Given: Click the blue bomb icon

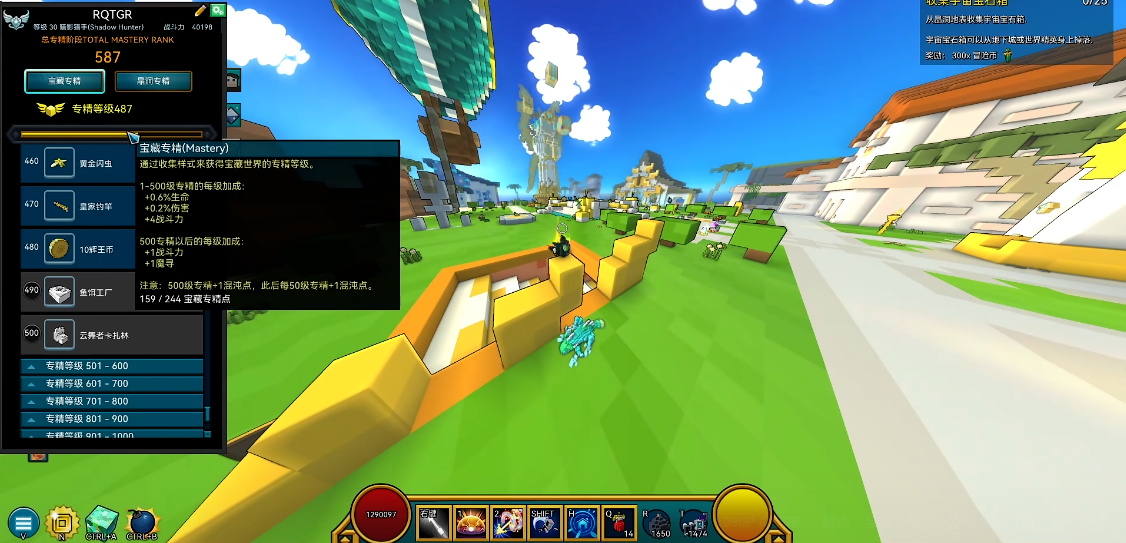Looking at the screenshot, I should (141, 521).
